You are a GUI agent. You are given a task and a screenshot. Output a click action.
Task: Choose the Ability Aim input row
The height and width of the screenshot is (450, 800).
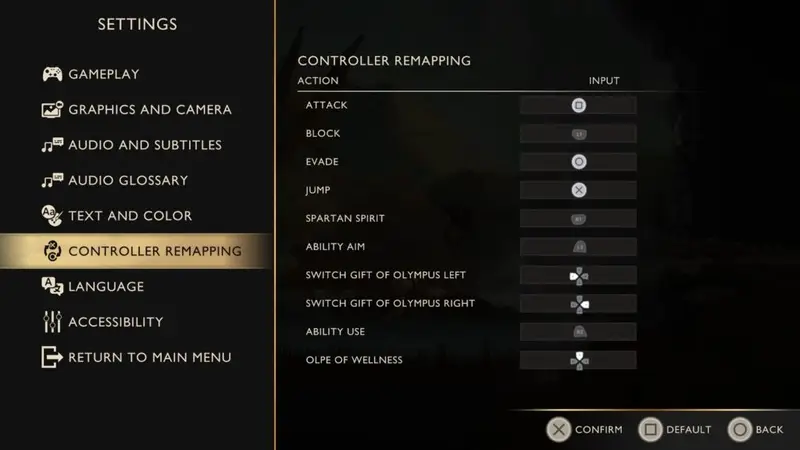pos(578,246)
